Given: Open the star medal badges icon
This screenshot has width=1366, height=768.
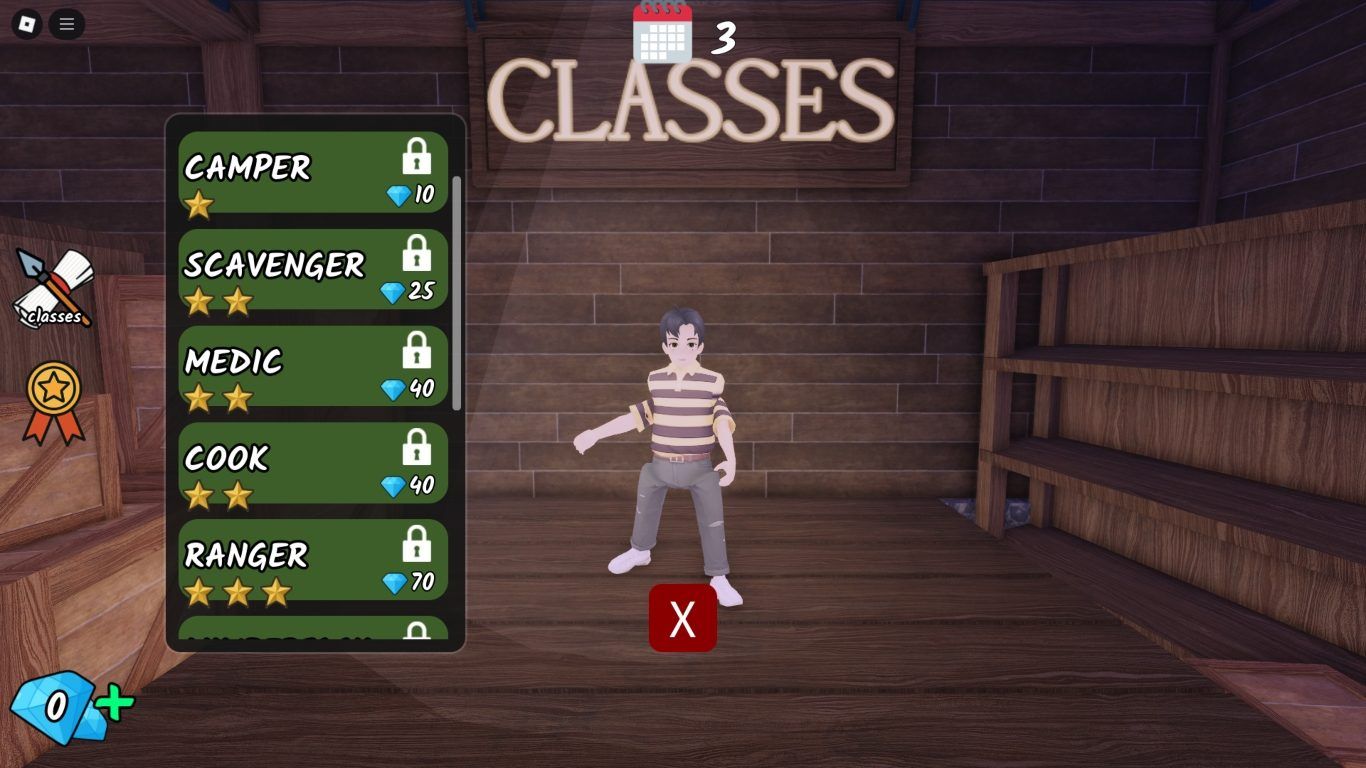Looking at the screenshot, I should (x=54, y=401).
